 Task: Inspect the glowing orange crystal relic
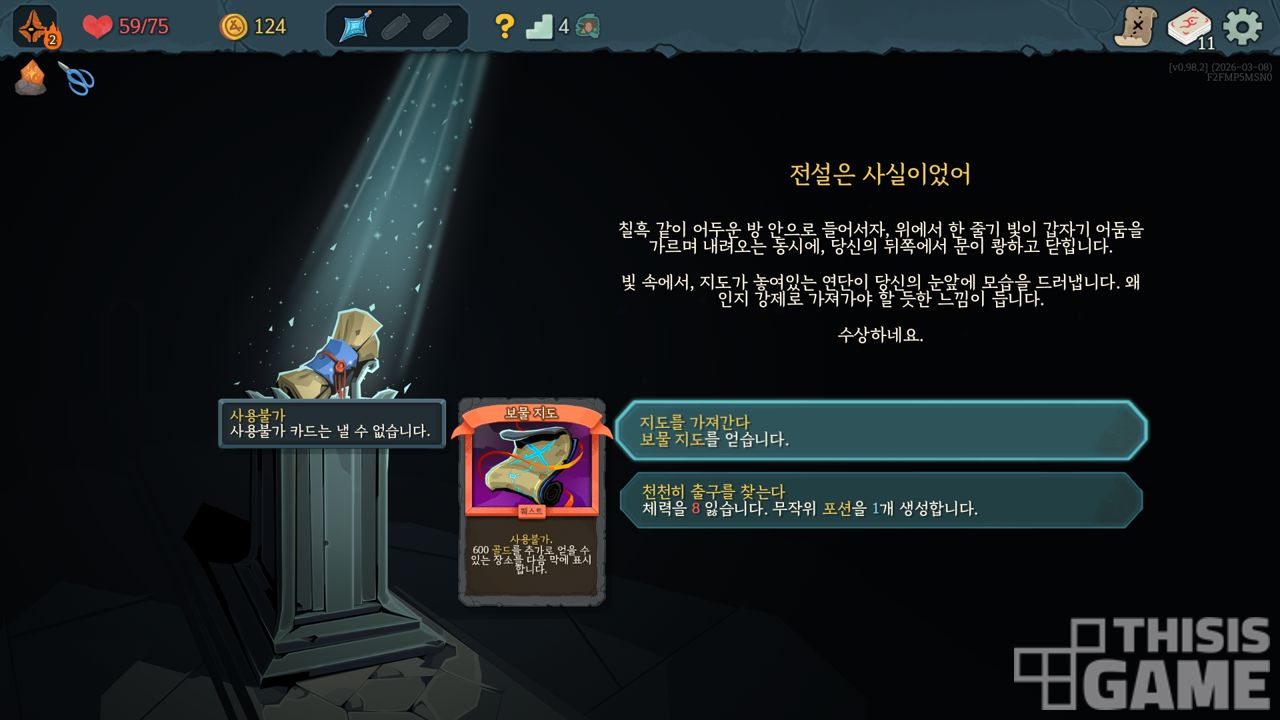point(30,77)
